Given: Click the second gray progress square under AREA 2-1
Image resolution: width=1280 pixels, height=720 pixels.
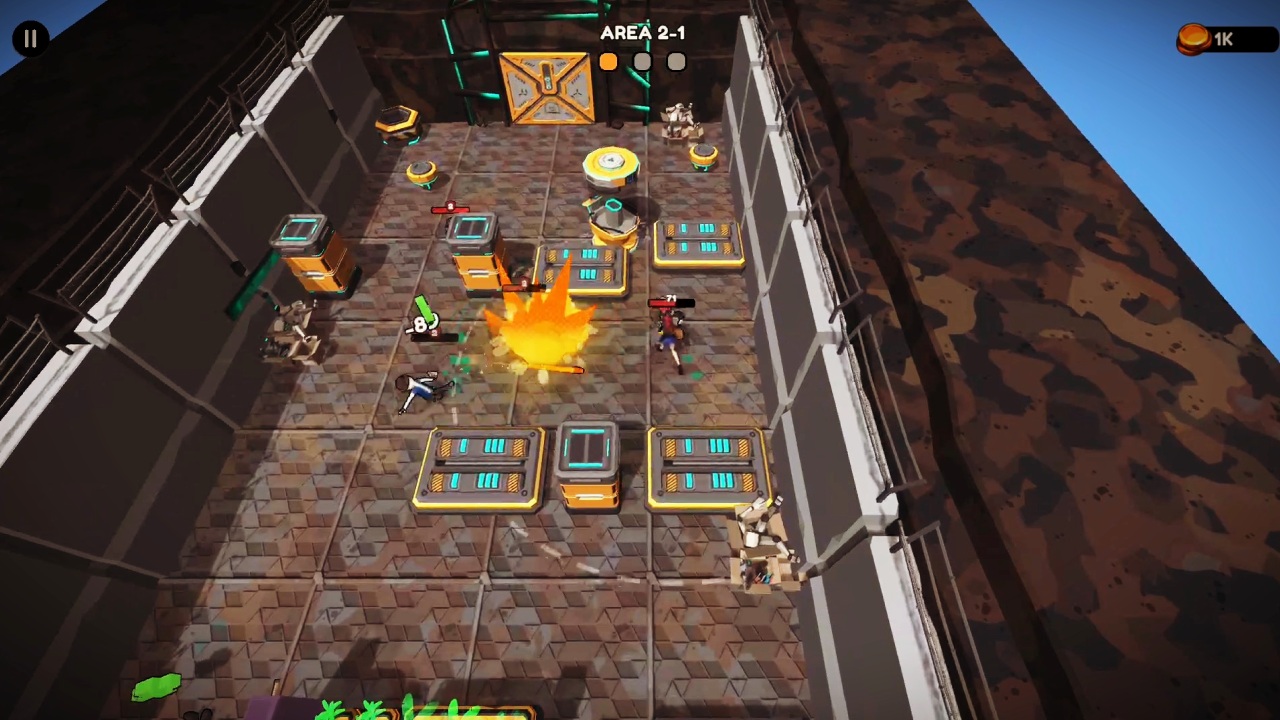Looking at the screenshot, I should click(642, 62).
